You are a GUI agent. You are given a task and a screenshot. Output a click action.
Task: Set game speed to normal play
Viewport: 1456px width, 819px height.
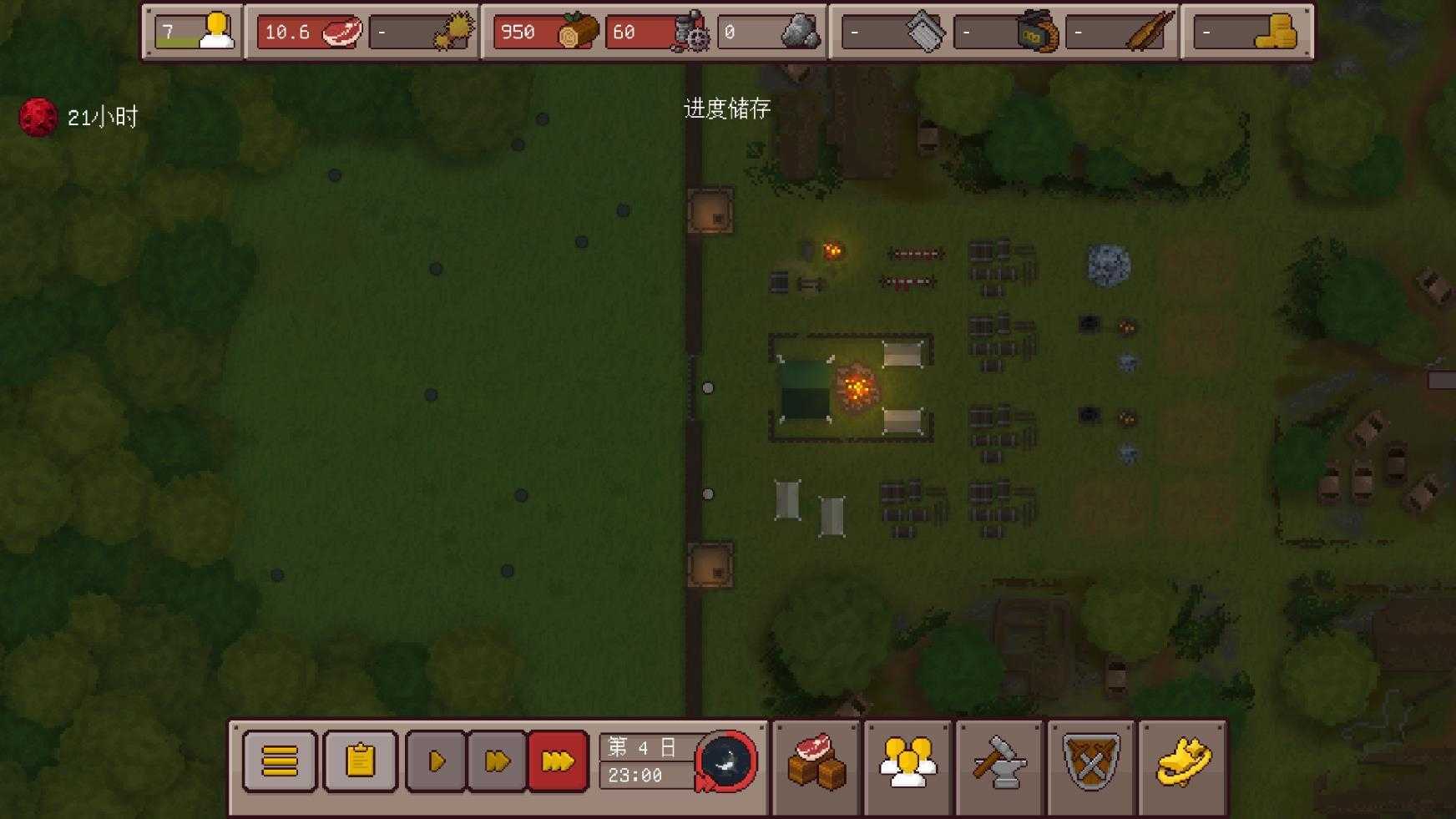[x=436, y=761]
